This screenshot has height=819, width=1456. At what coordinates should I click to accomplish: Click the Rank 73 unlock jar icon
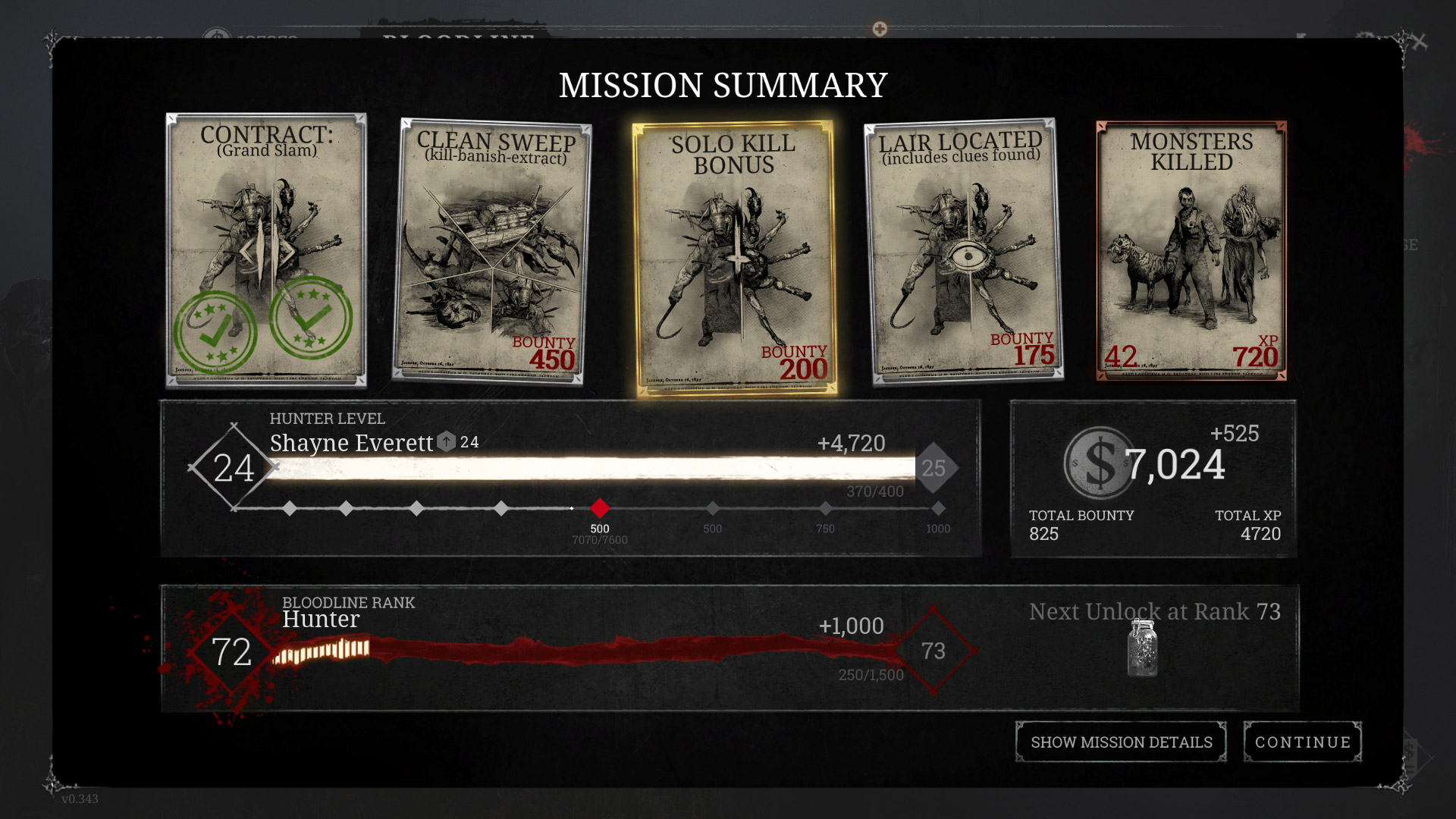[1142, 648]
